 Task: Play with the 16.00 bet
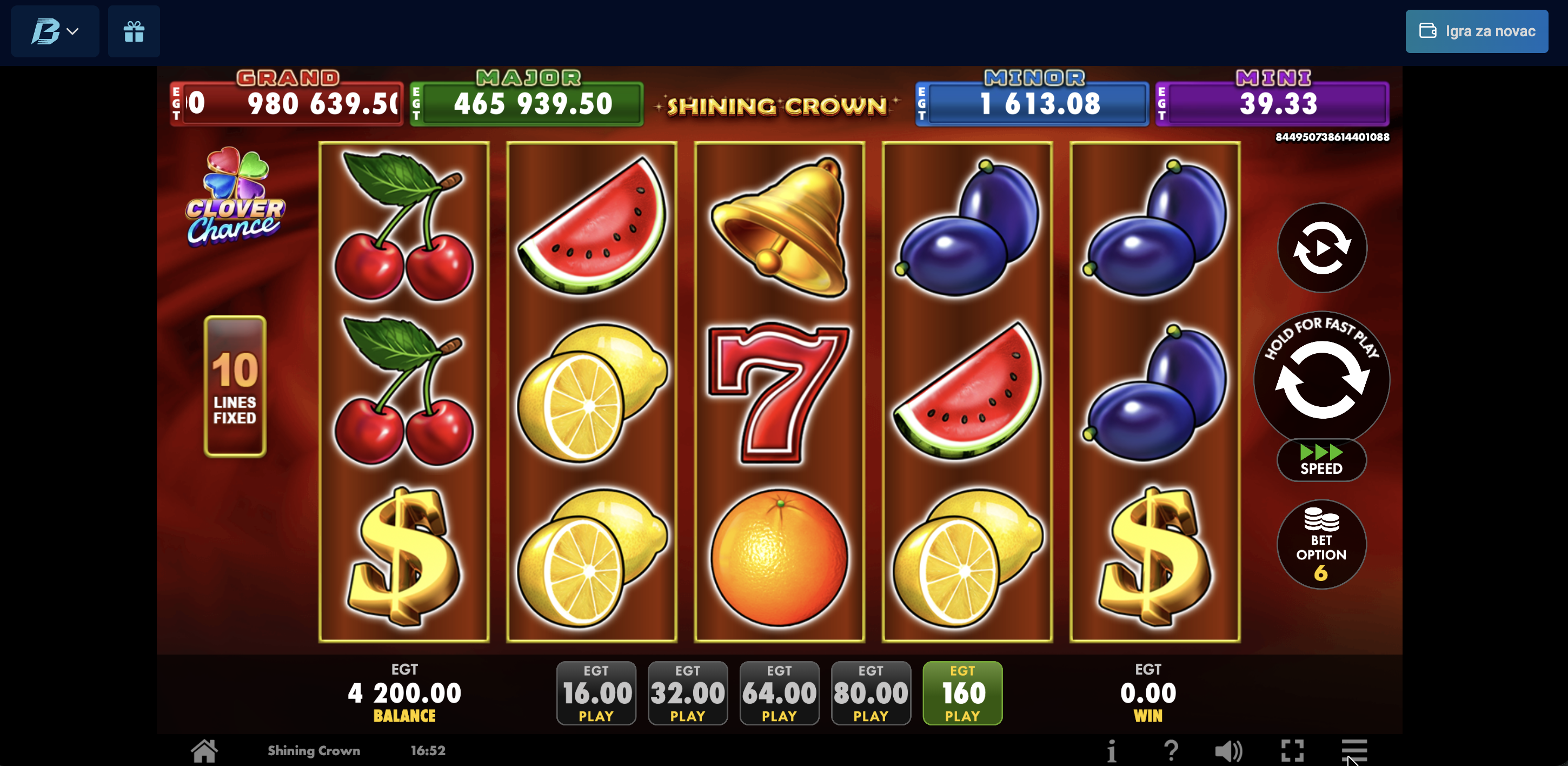coord(596,693)
